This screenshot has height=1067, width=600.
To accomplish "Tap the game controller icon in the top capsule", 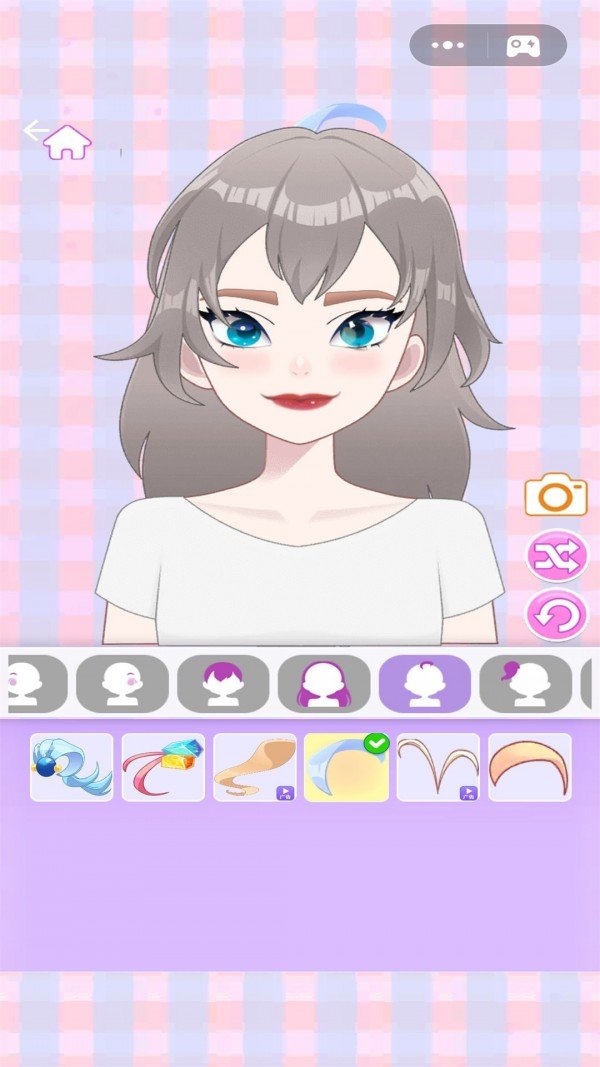I will [523, 45].
